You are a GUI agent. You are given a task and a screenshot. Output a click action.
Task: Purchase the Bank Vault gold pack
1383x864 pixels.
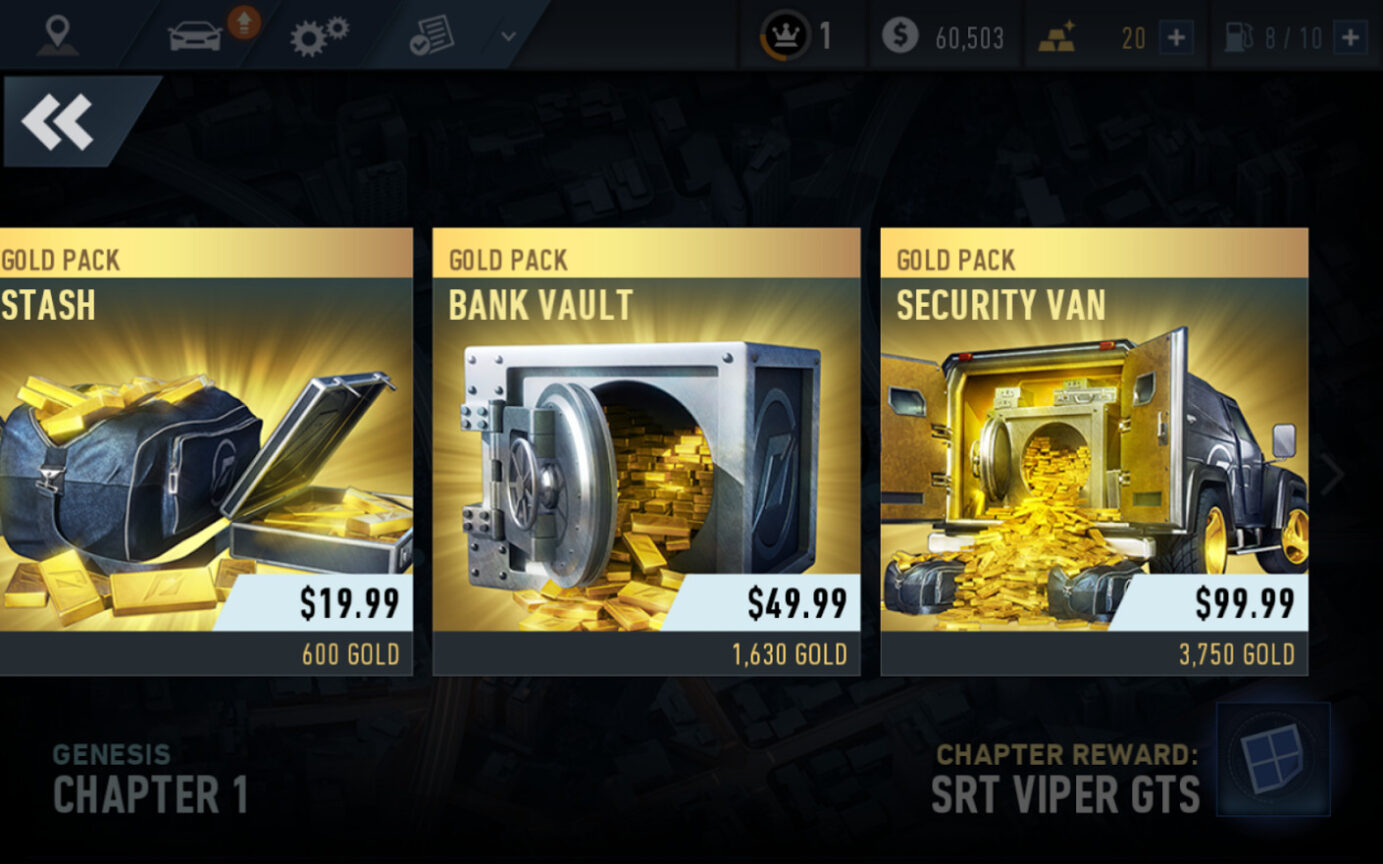pos(646,450)
